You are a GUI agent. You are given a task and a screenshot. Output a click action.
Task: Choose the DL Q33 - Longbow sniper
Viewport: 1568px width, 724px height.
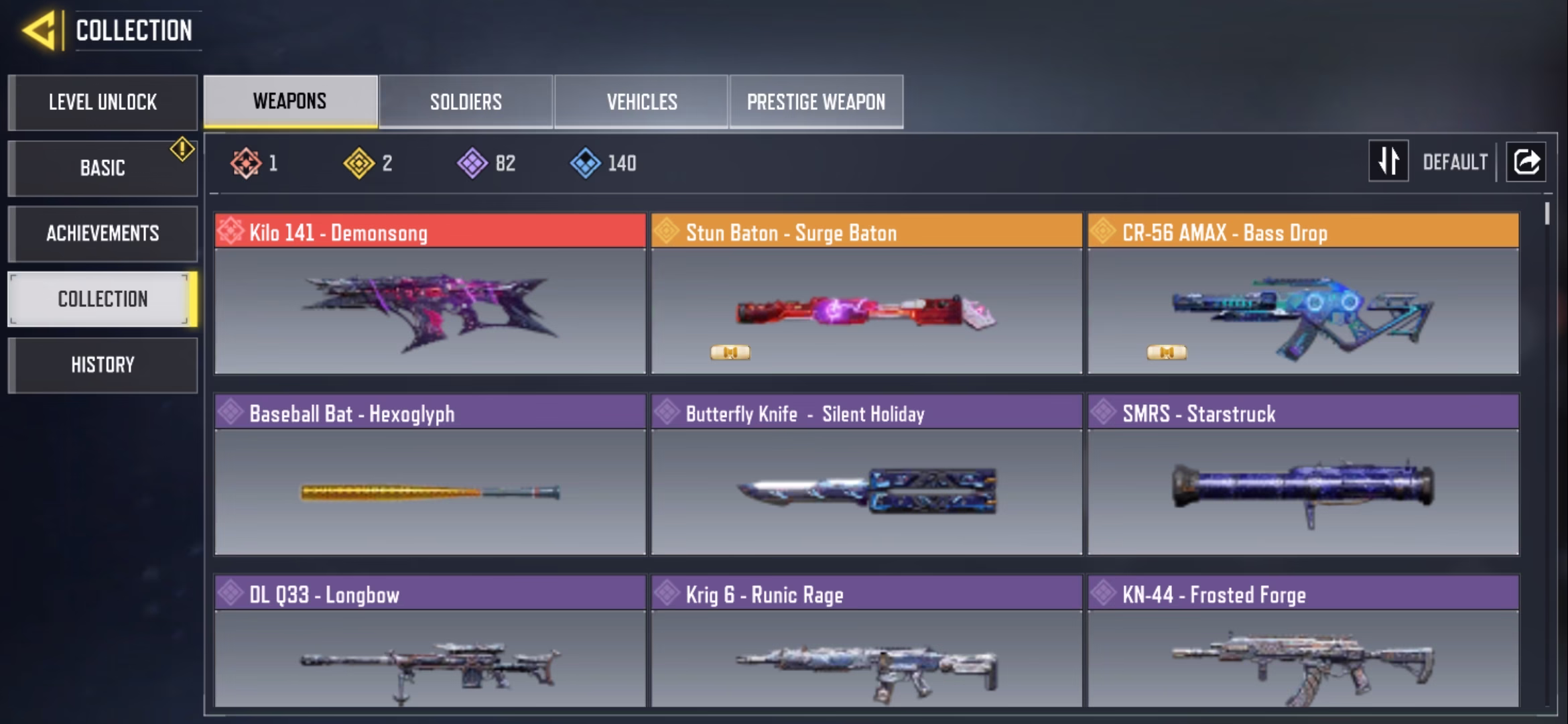pyautogui.click(x=430, y=642)
